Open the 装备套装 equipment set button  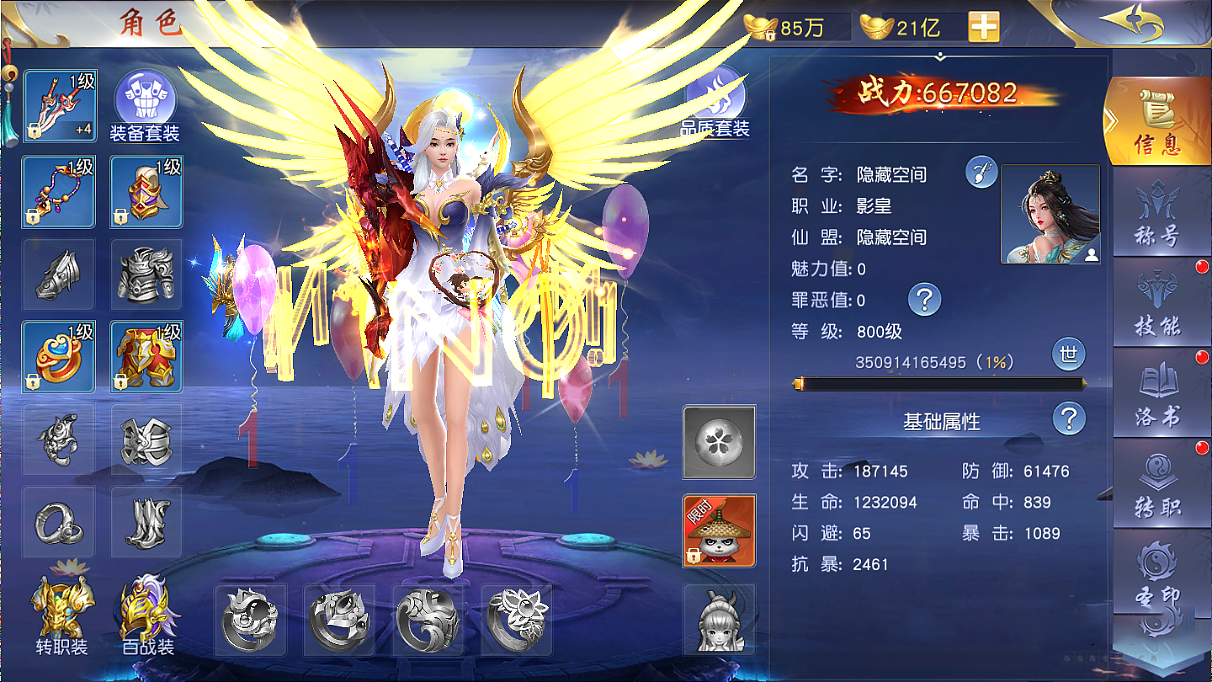pyautogui.click(x=145, y=106)
